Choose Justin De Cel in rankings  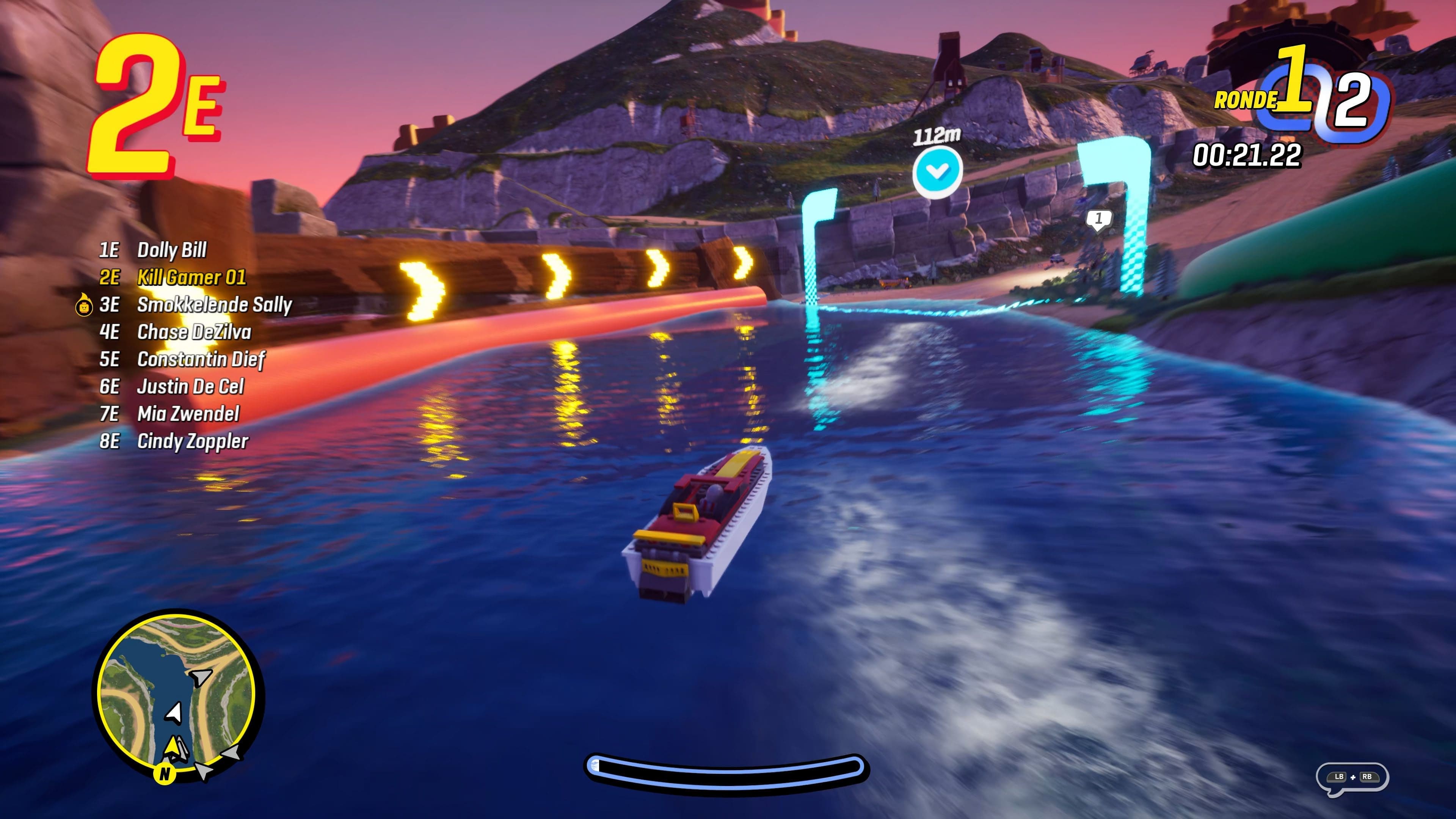tap(190, 387)
